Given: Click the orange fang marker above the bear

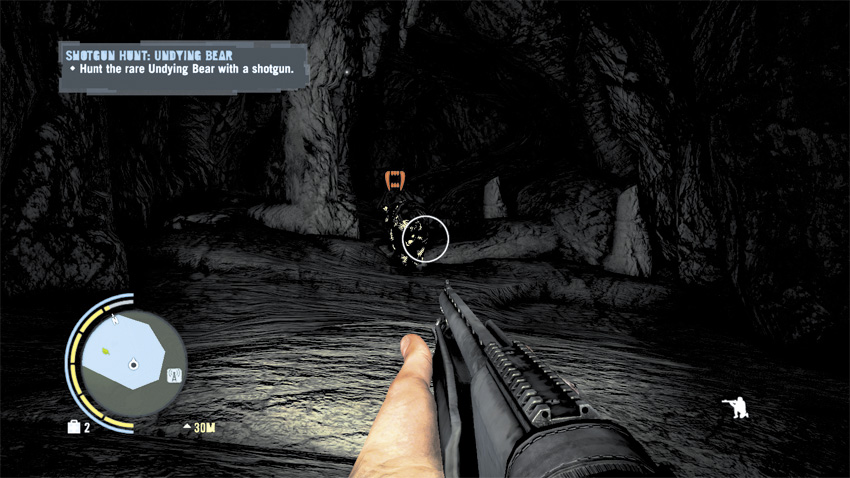Looking at the screenshot, I should [396, 181].
